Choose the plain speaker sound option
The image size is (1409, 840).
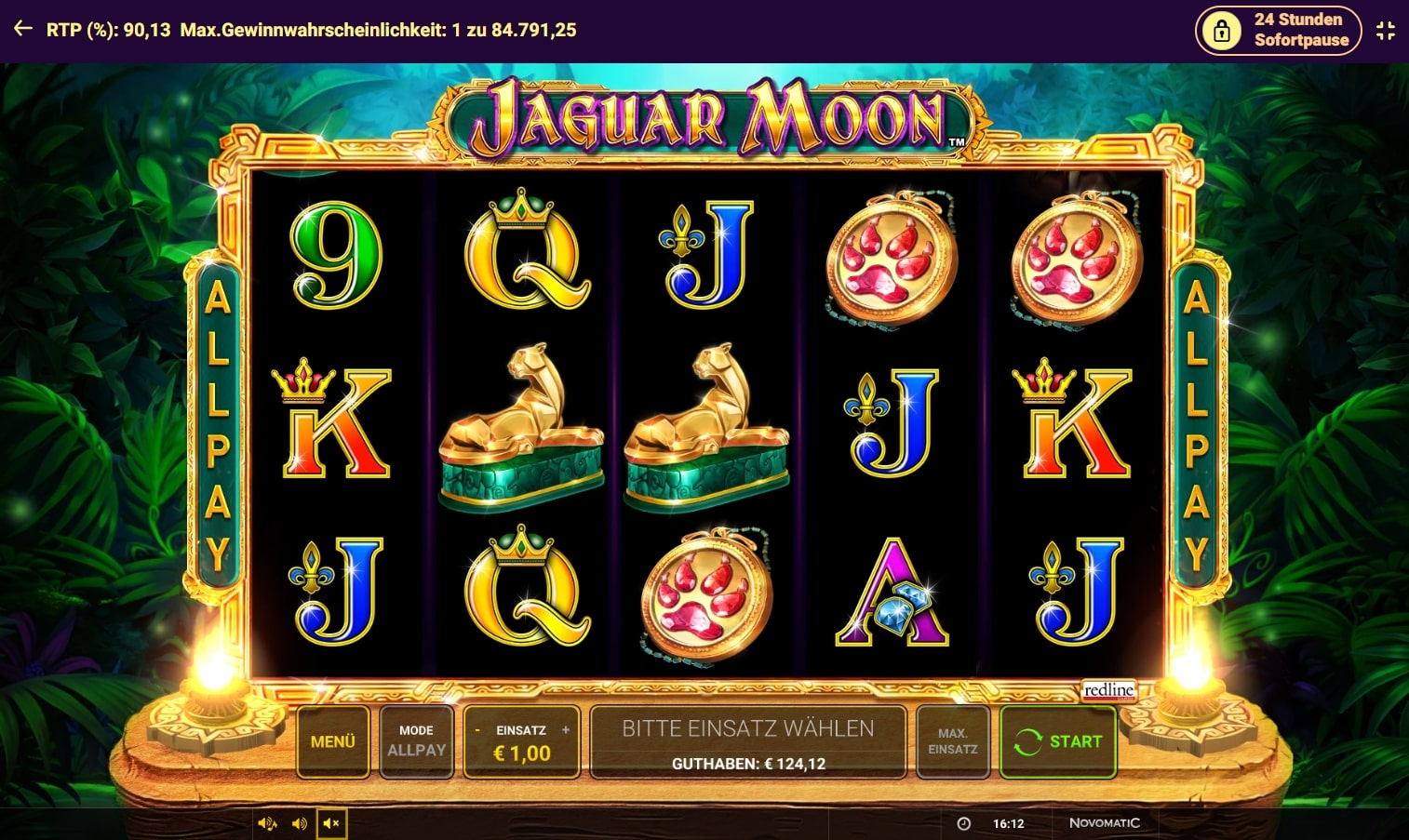[299, 823]
